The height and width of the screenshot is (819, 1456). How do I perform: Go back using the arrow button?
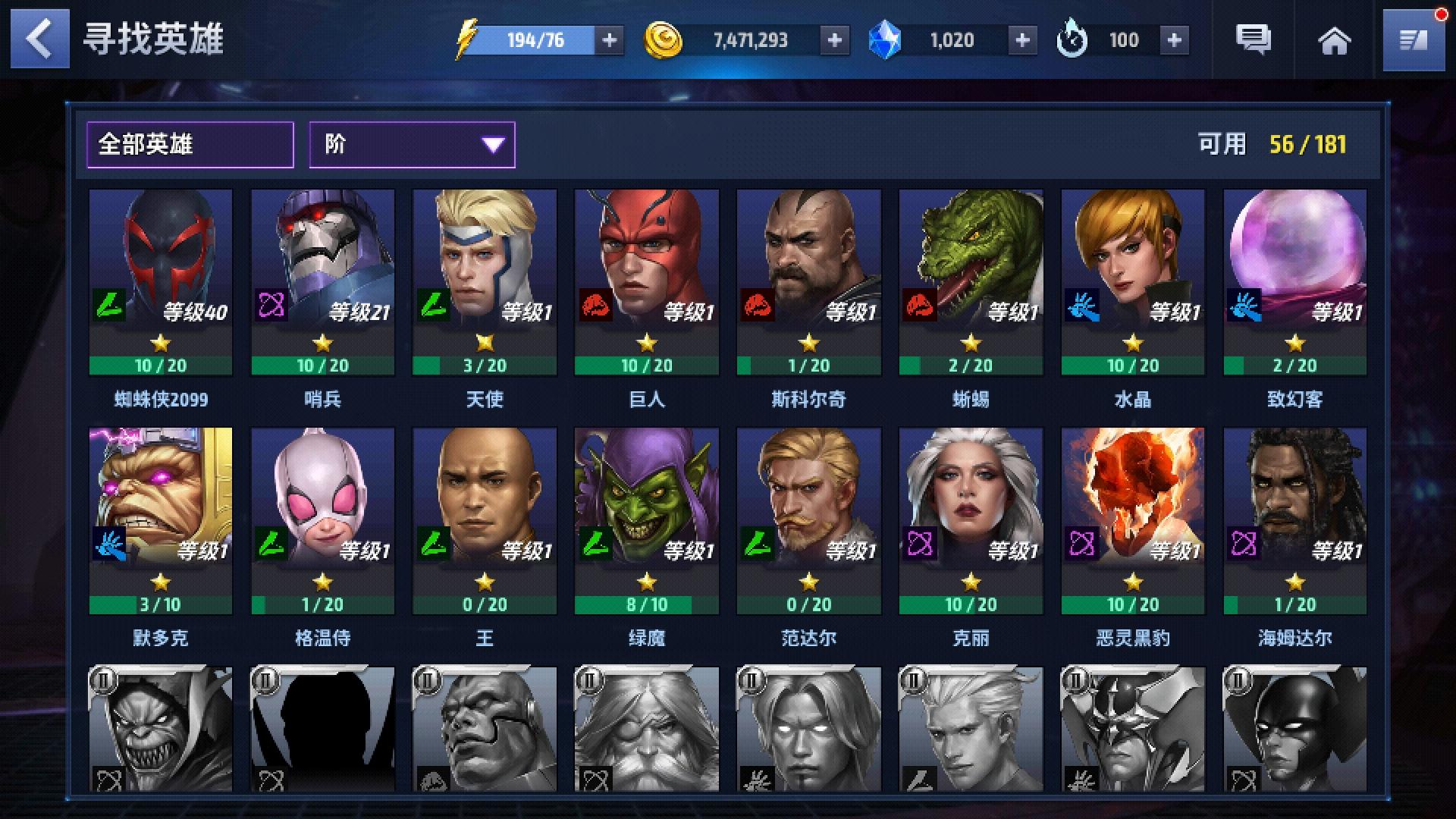coord(39,39)
